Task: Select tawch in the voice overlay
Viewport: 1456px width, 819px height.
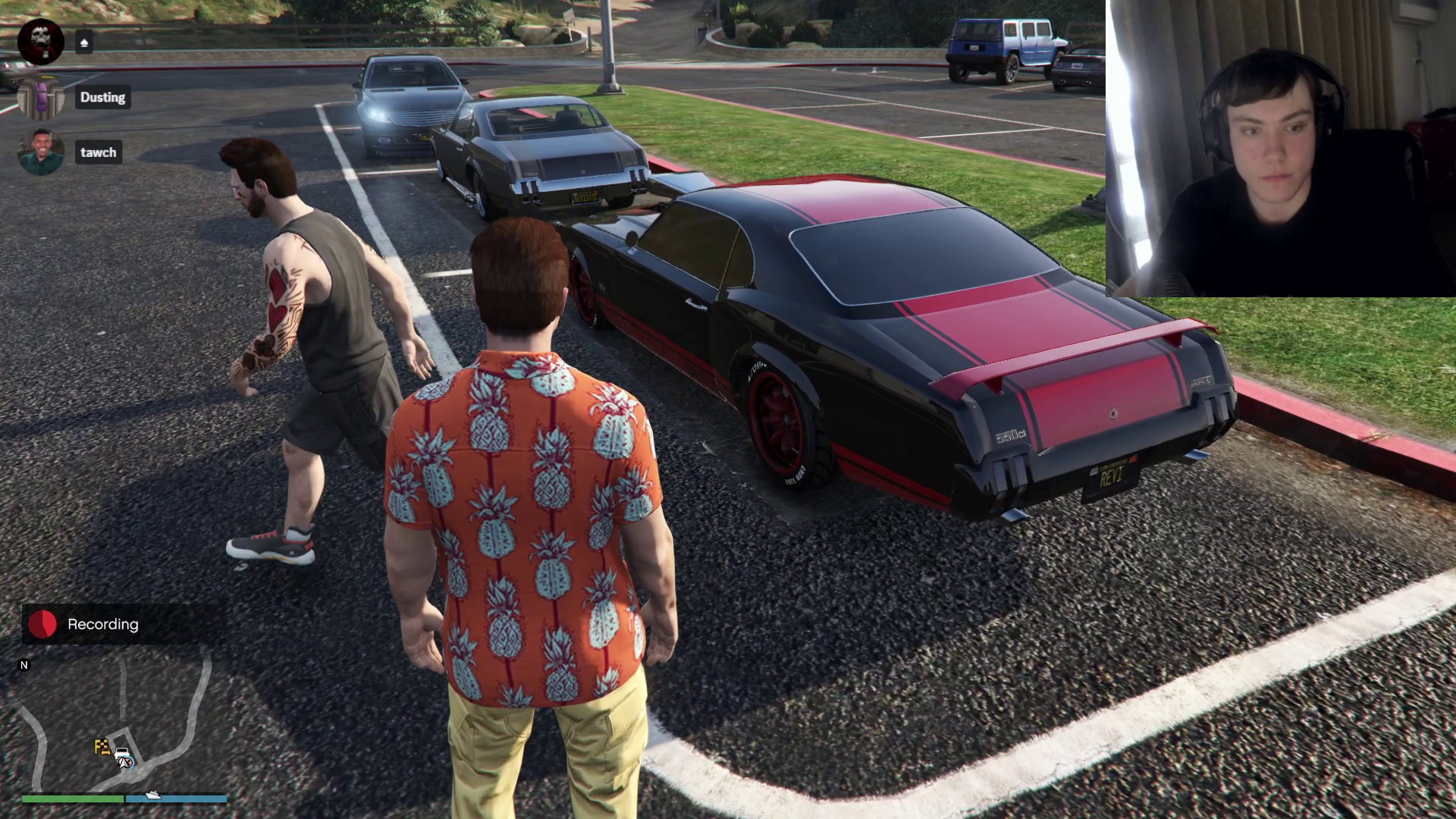Action: coord(99,152)
